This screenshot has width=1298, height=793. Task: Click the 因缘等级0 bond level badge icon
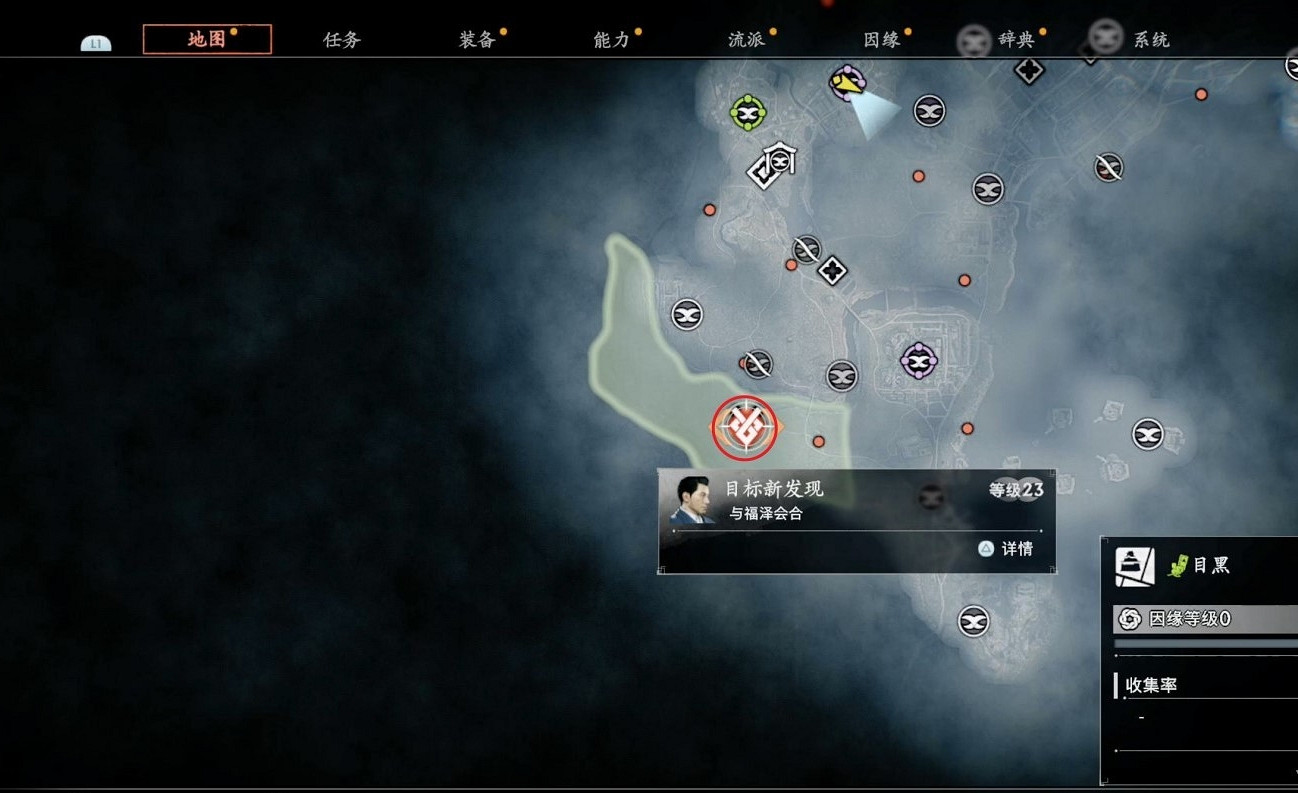(x=1128, y=618)
